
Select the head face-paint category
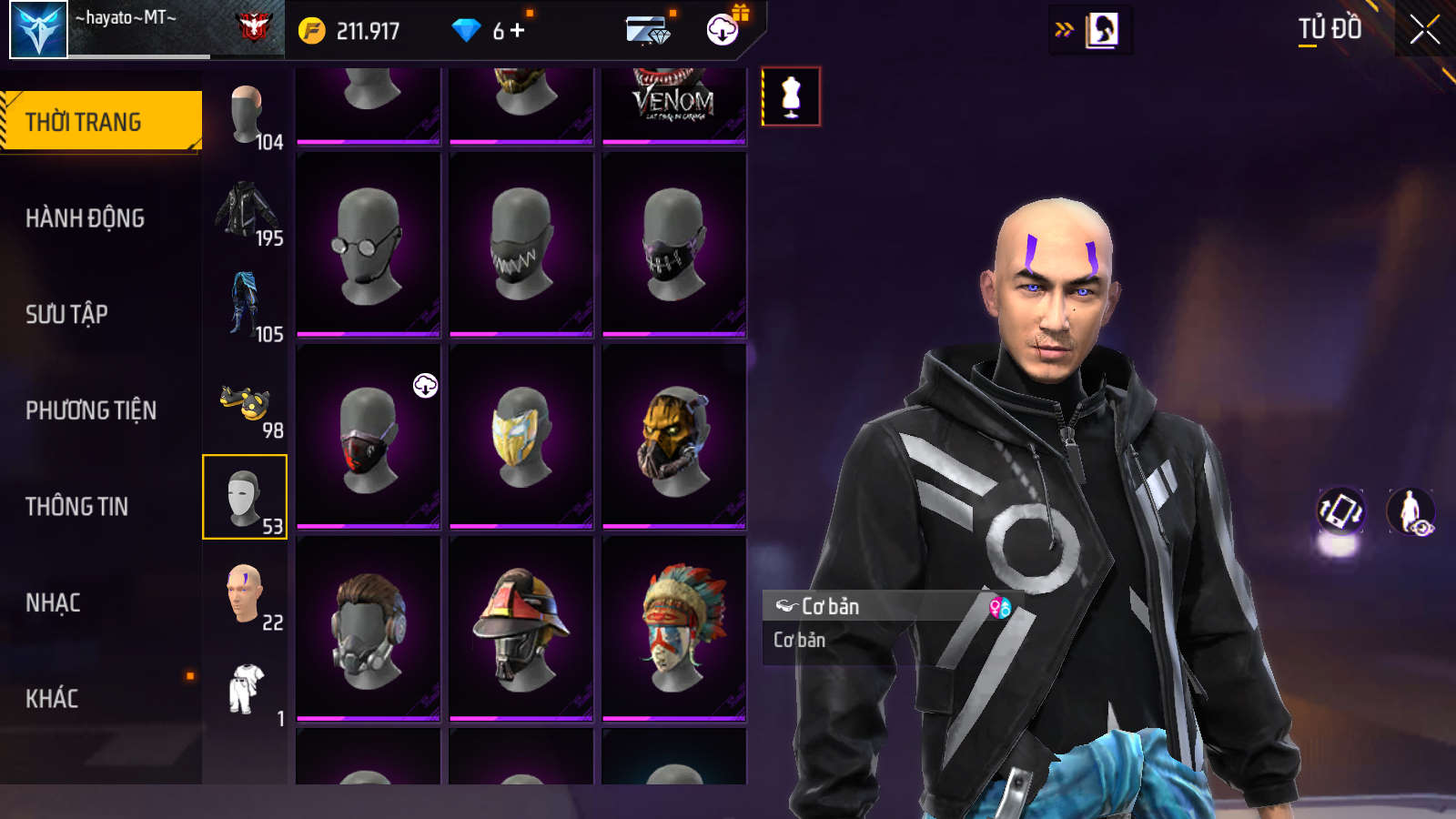(245, 594)
